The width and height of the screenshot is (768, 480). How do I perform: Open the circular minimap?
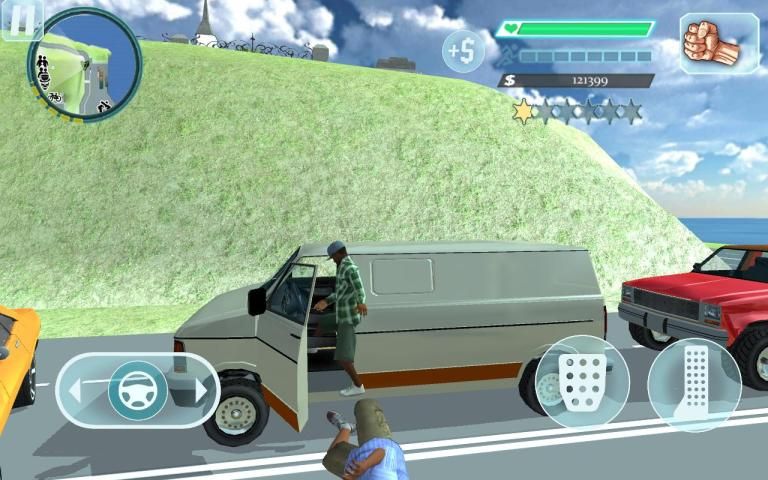pyautogui.click(x=83, y=64)
